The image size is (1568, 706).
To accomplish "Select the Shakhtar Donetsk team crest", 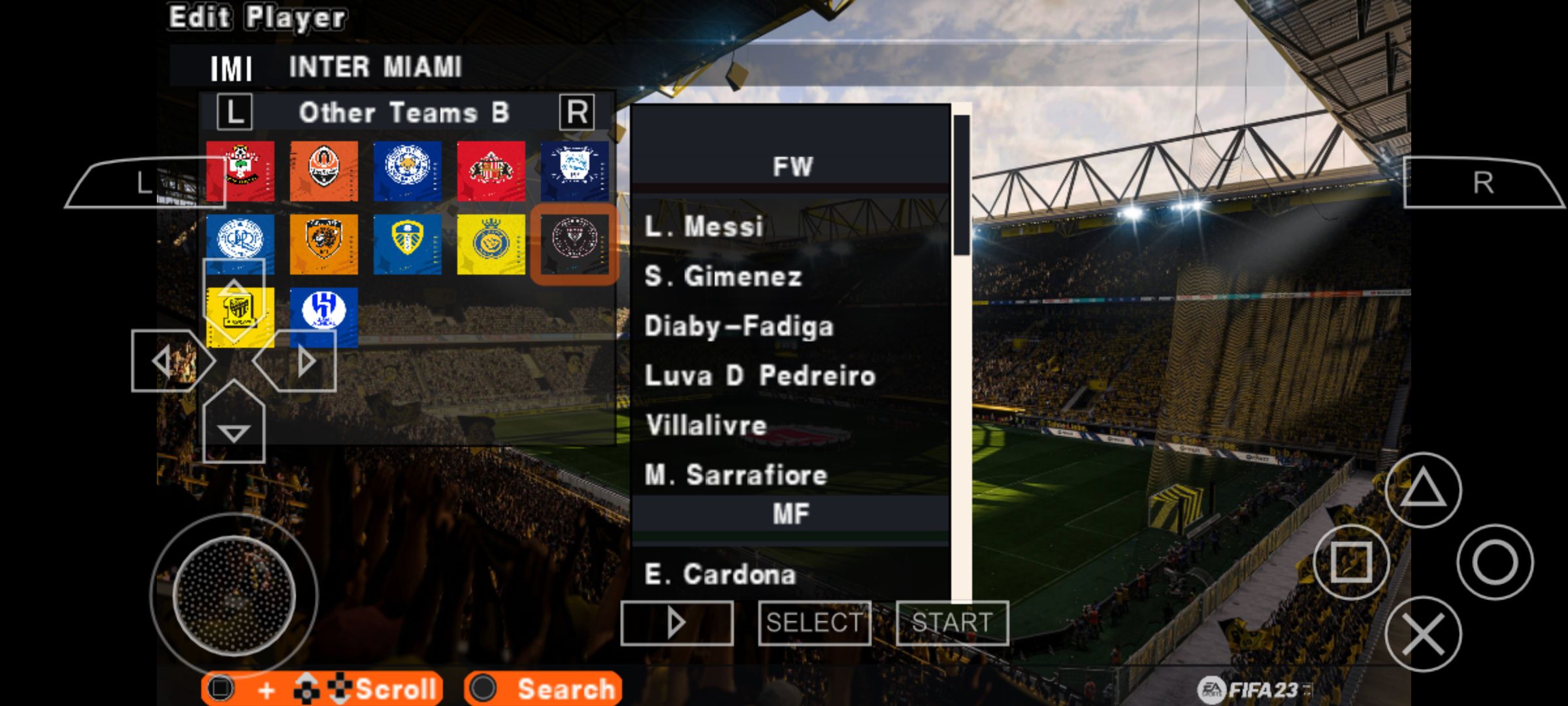I will click(x=324, y=170).
